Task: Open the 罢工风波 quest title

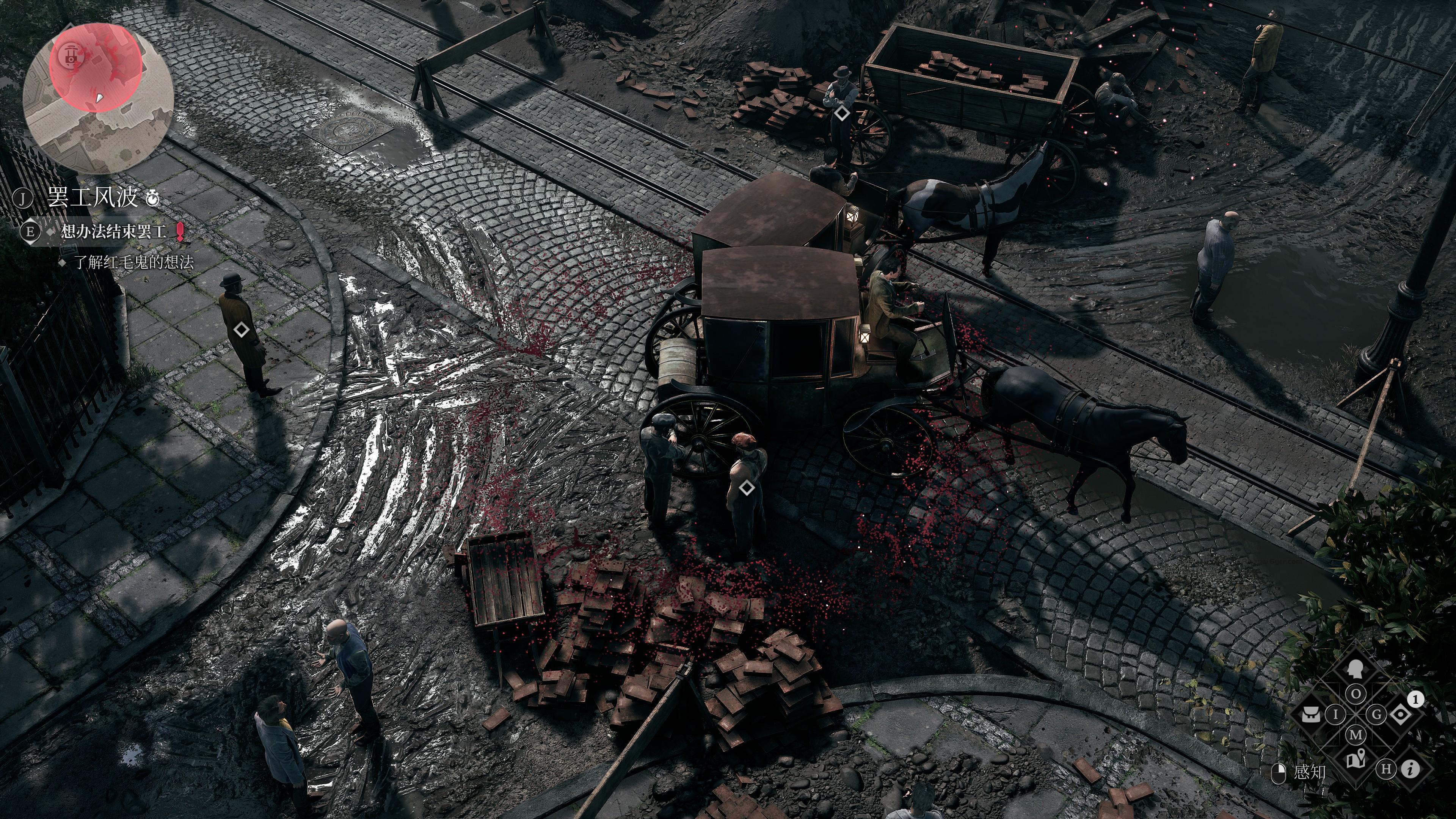Action: (93, 198)
